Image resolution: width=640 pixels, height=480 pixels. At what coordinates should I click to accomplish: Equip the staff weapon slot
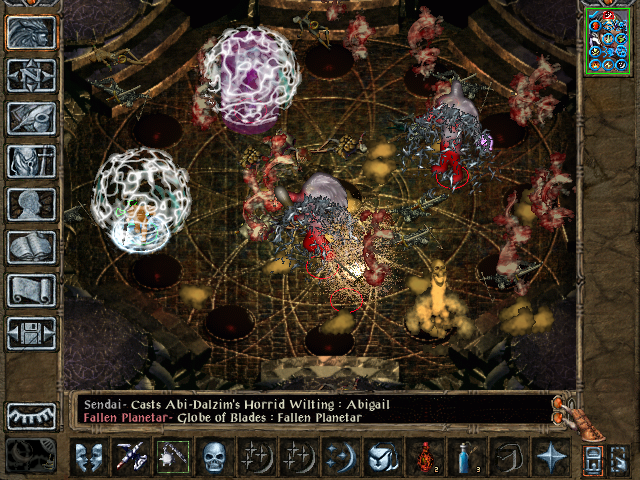pyautogui.click(x=131, y=457)
